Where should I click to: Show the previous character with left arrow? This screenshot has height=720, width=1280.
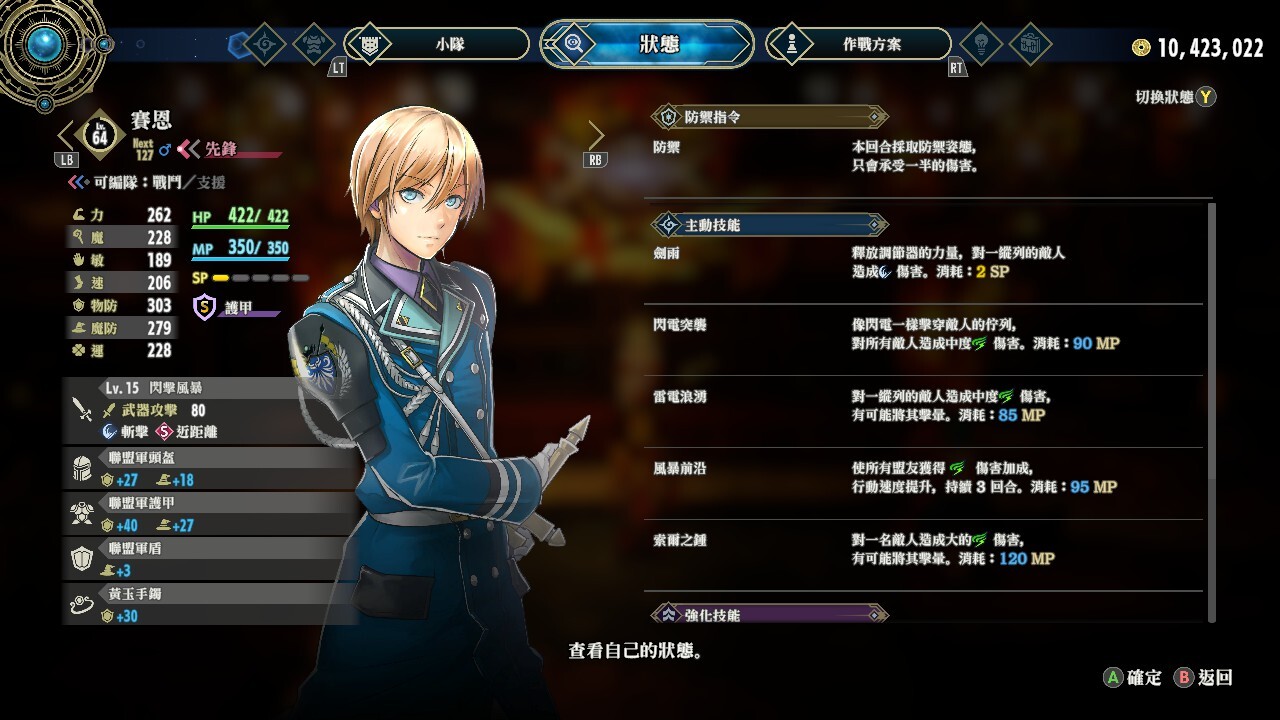point(68,135)
